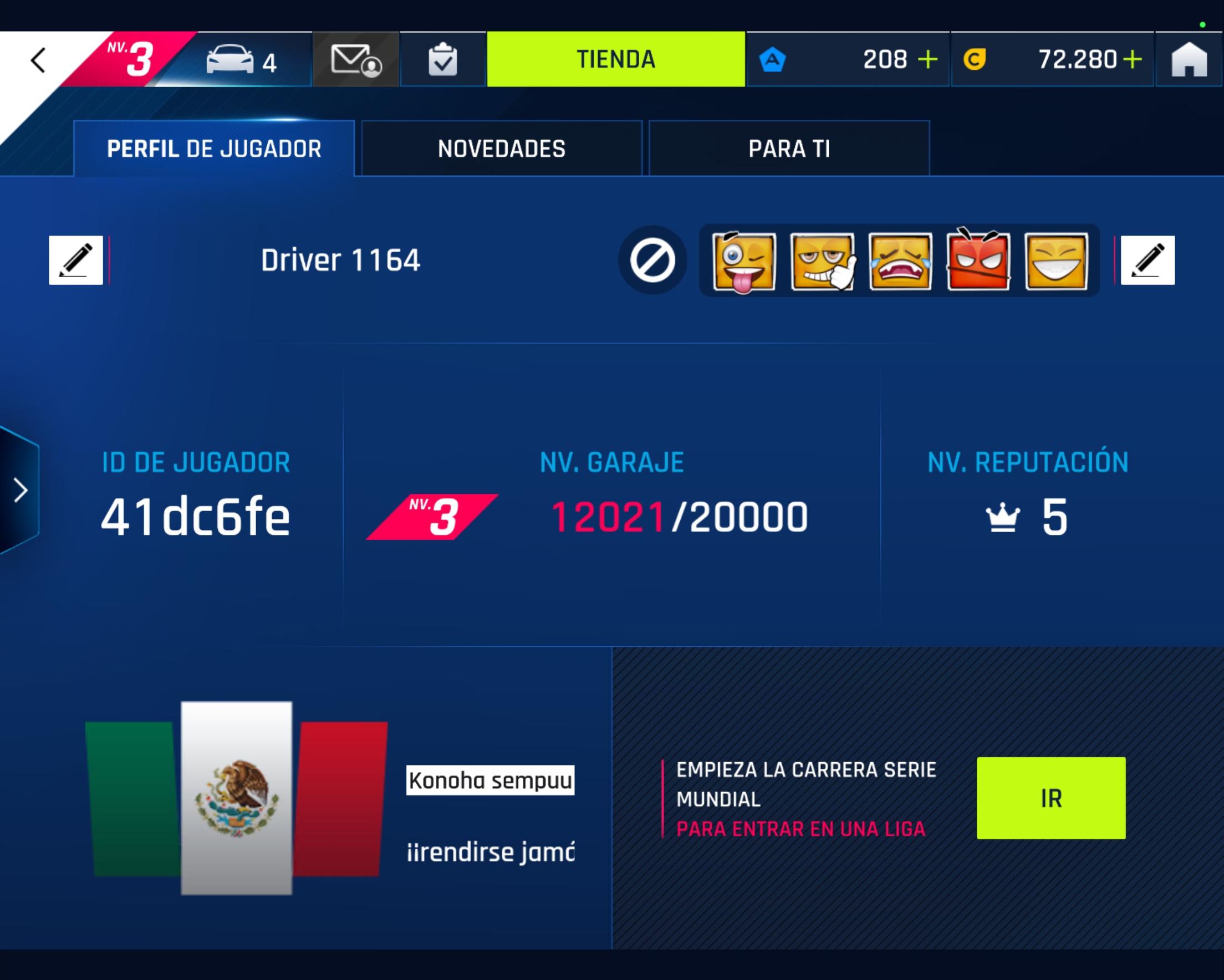Click the pencil icon to edit player name
Image resolution: width=1224 pixels, height=980 pixels.
pyautogui.click(x=75, y=261)
